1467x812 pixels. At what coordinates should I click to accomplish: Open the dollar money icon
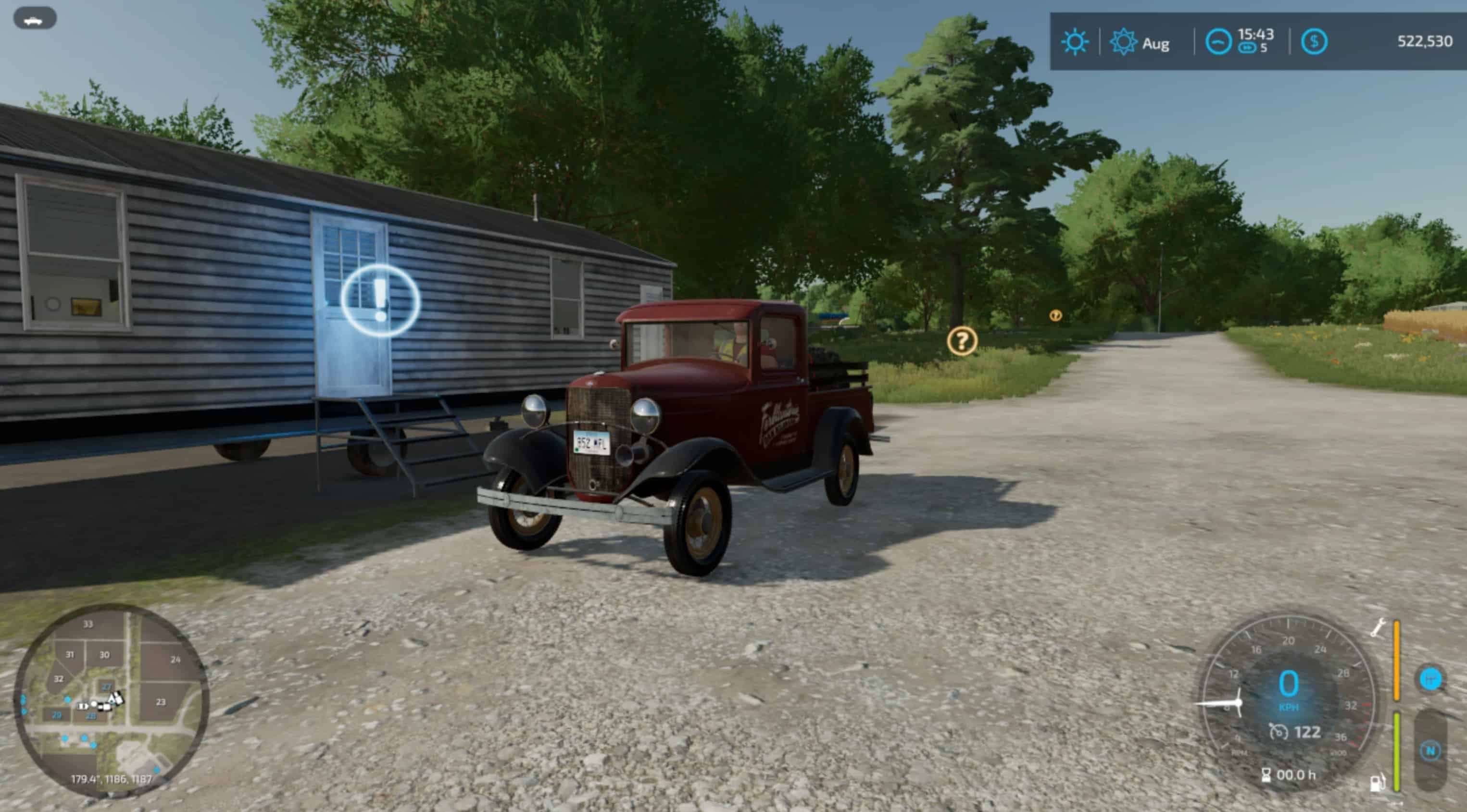click(x=1314, y=41)
